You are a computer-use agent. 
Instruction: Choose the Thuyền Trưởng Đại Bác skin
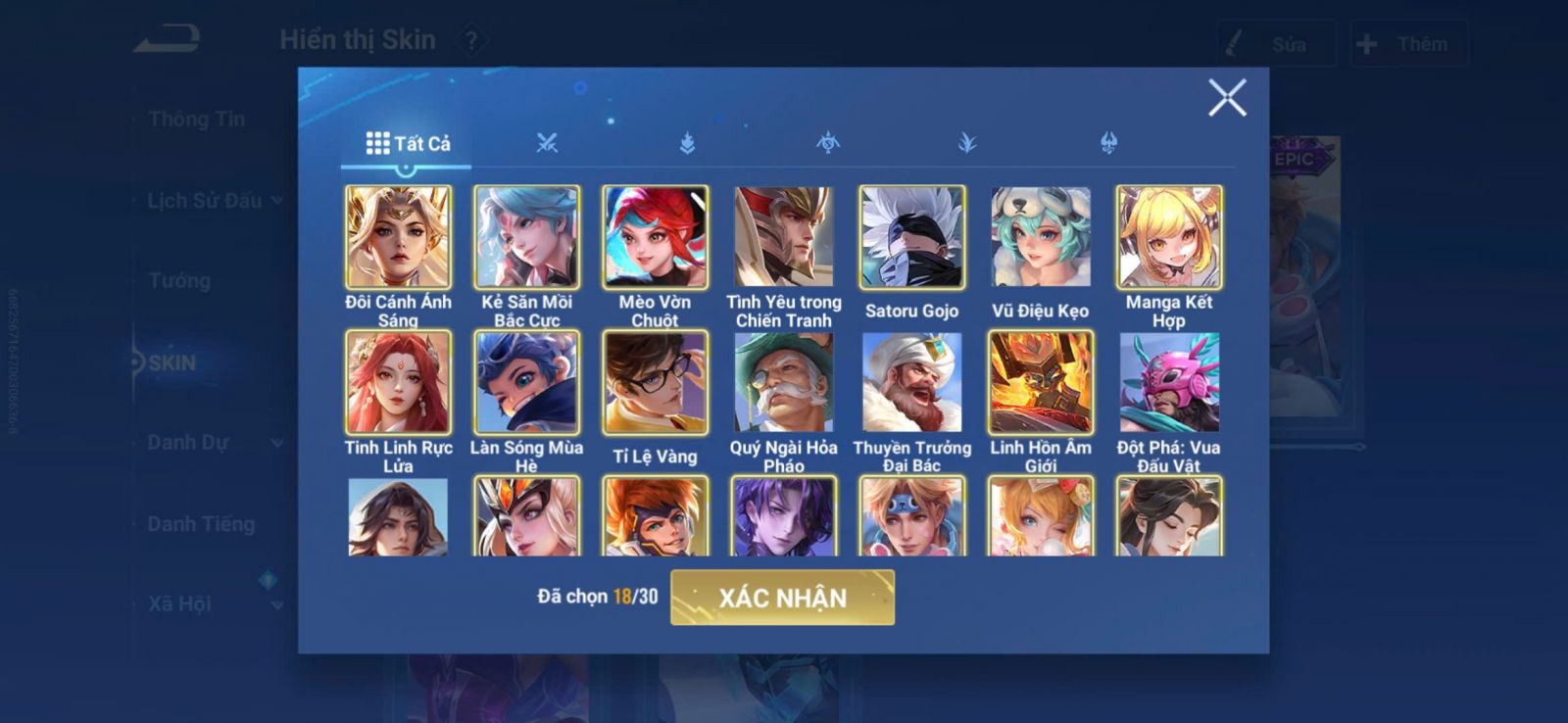911,382
